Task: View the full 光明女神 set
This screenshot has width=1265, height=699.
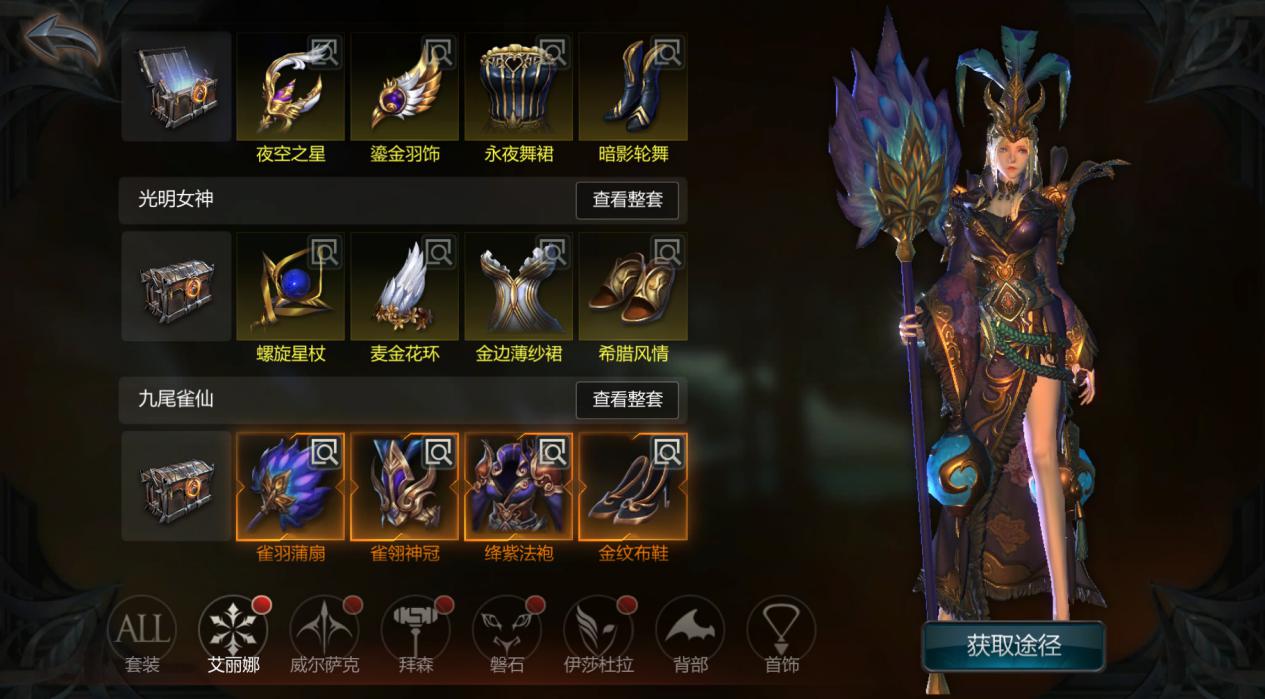Action: pos(627,200)
